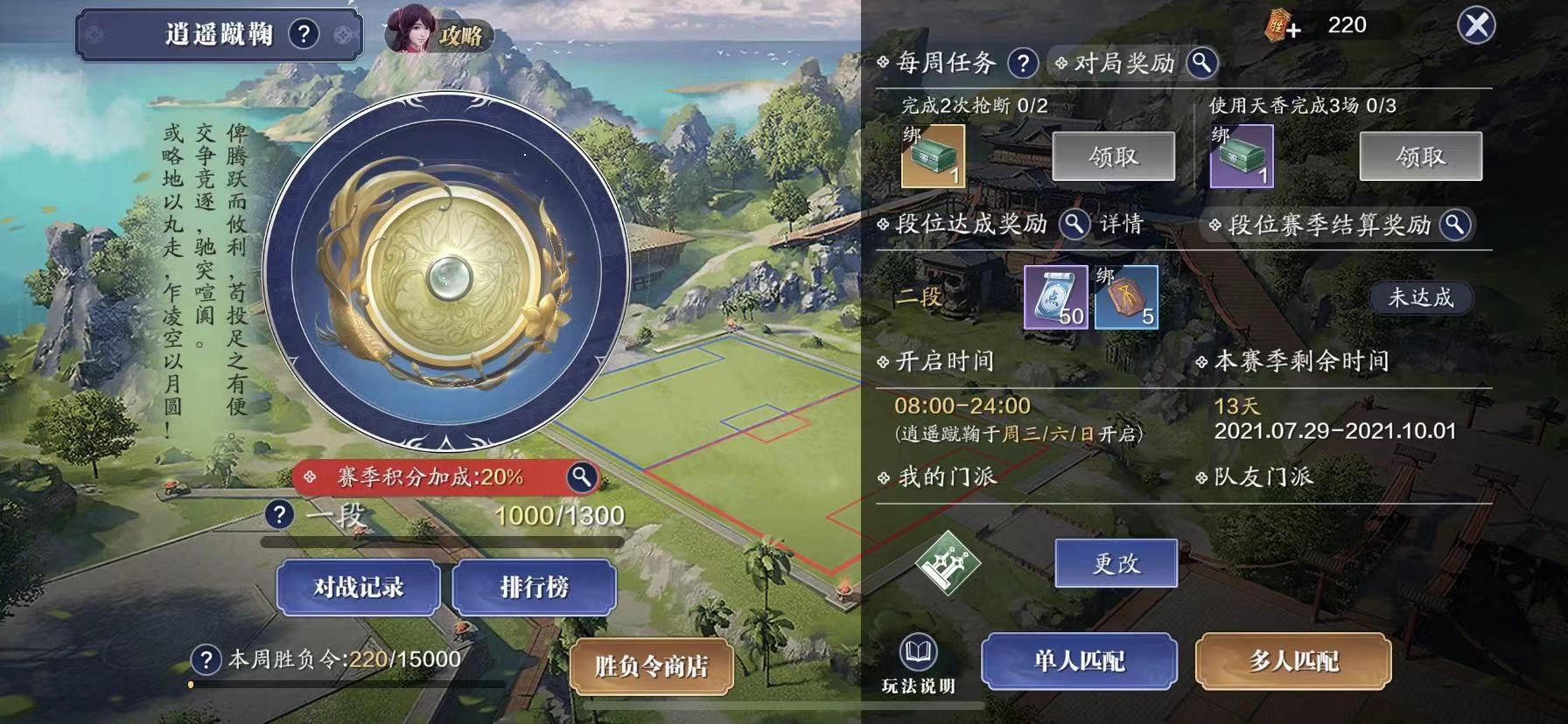
Task: Click the sect flag icon under 我的门派
Action: (x=948, y=564)
